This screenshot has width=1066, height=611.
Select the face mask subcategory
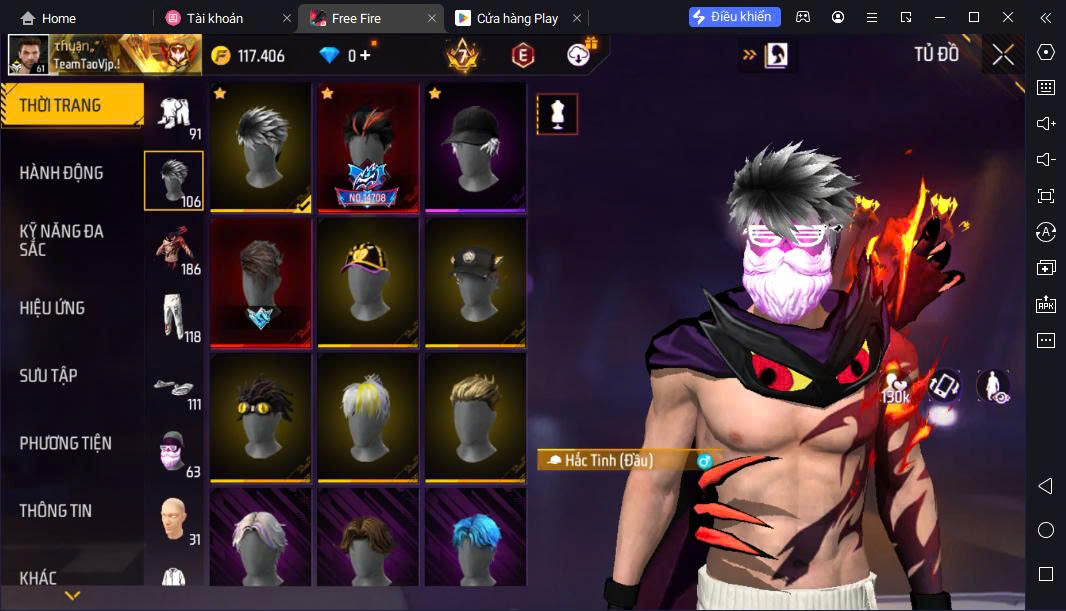click(174, 455)
